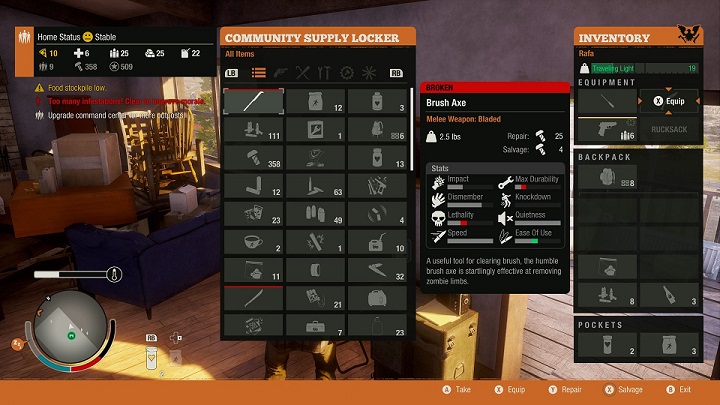The image size is (720, 405).
Task: Select the plastic bag item with 11
Action: coord(253,270)
